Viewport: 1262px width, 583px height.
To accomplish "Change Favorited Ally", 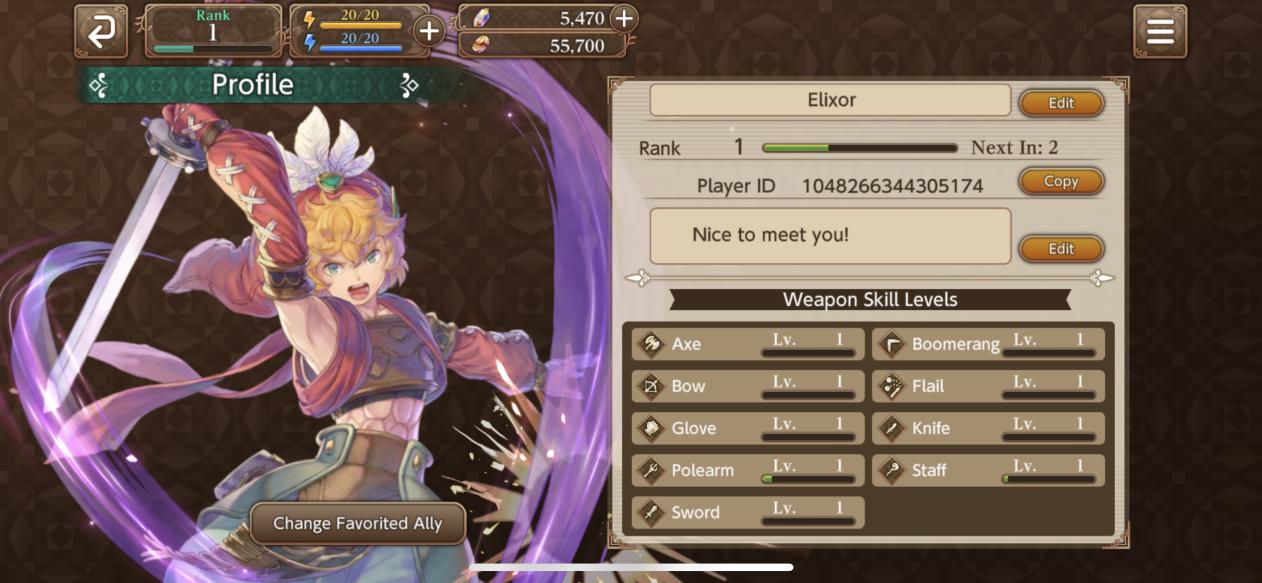I will coord(357,523).
